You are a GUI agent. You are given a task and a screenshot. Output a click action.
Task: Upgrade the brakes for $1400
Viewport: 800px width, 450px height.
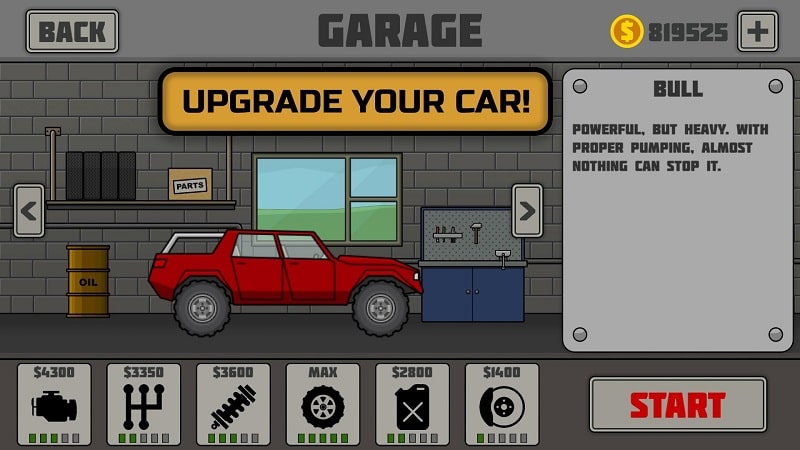(x=502, y=404)
